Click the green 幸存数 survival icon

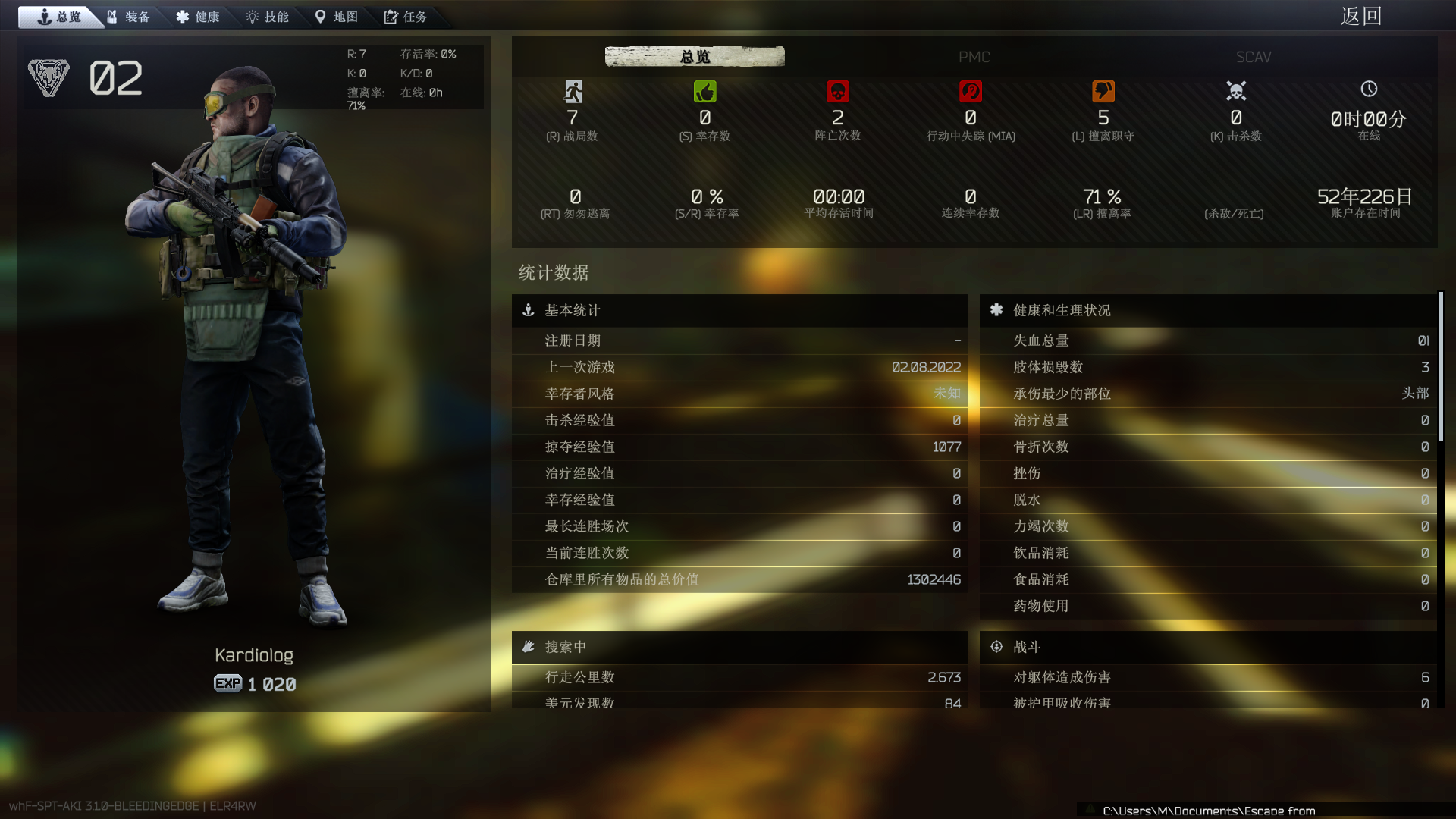(x=705, y=91)
